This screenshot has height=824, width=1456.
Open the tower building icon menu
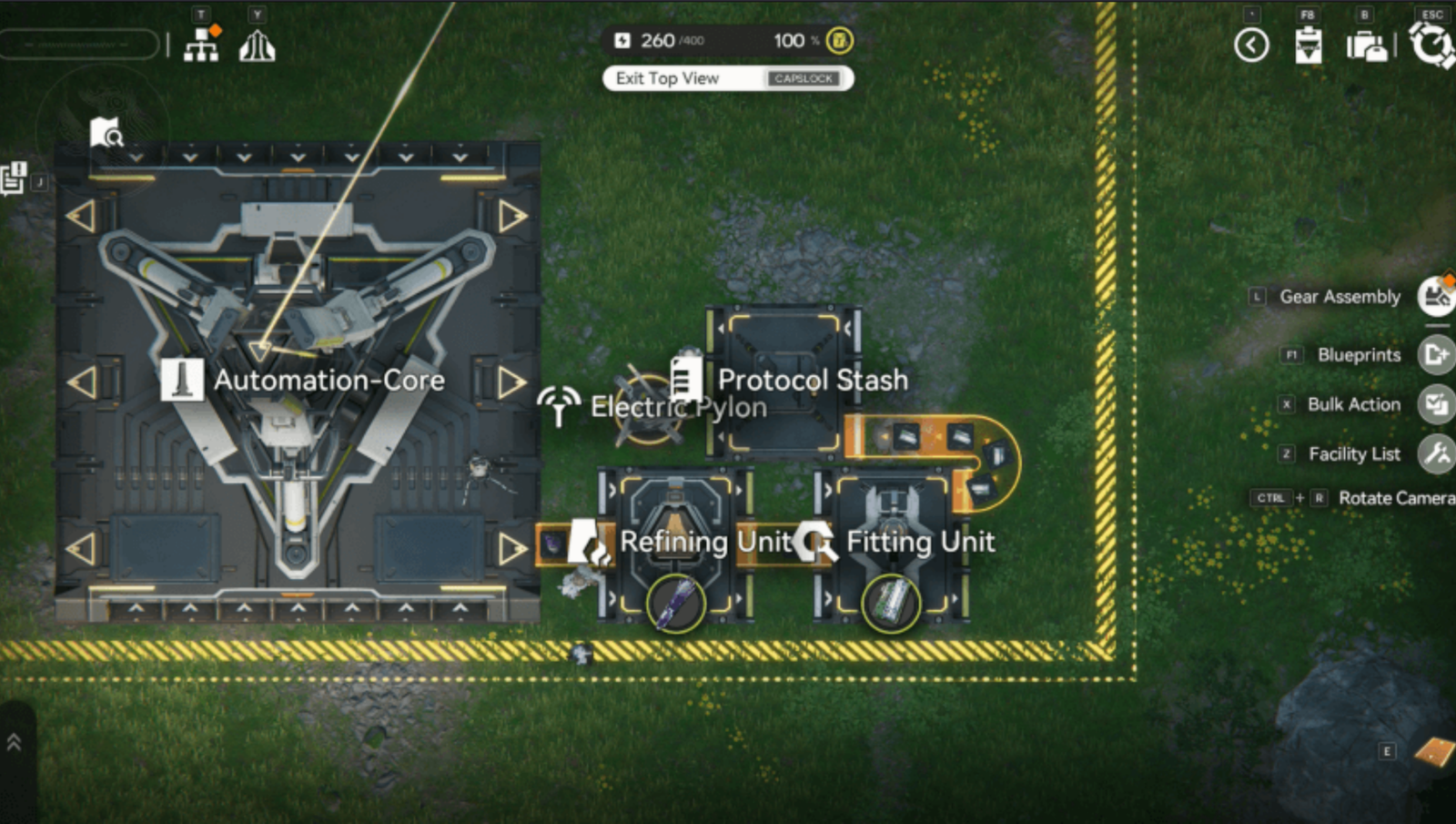point(257,45)
